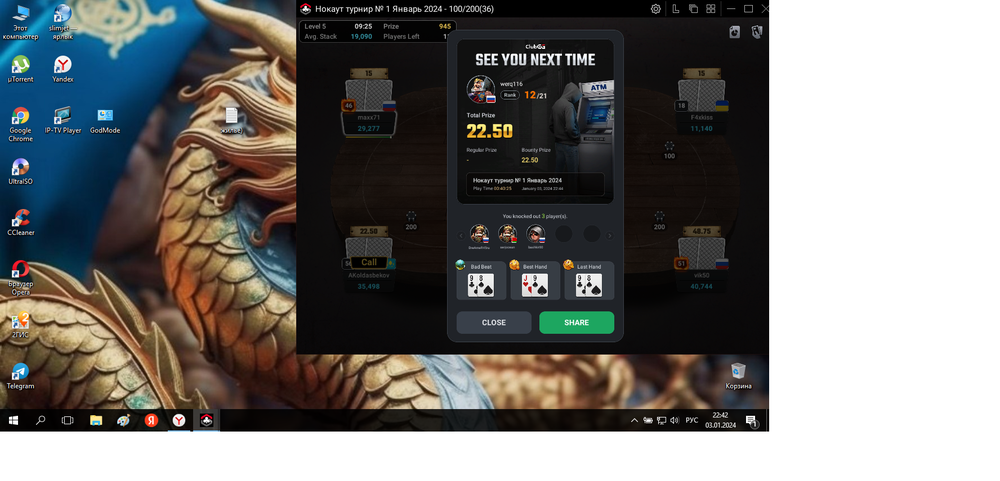This screenshot has width=1000, height=481.
Task: Share the tournament result
Action: (x=576, y=322)
